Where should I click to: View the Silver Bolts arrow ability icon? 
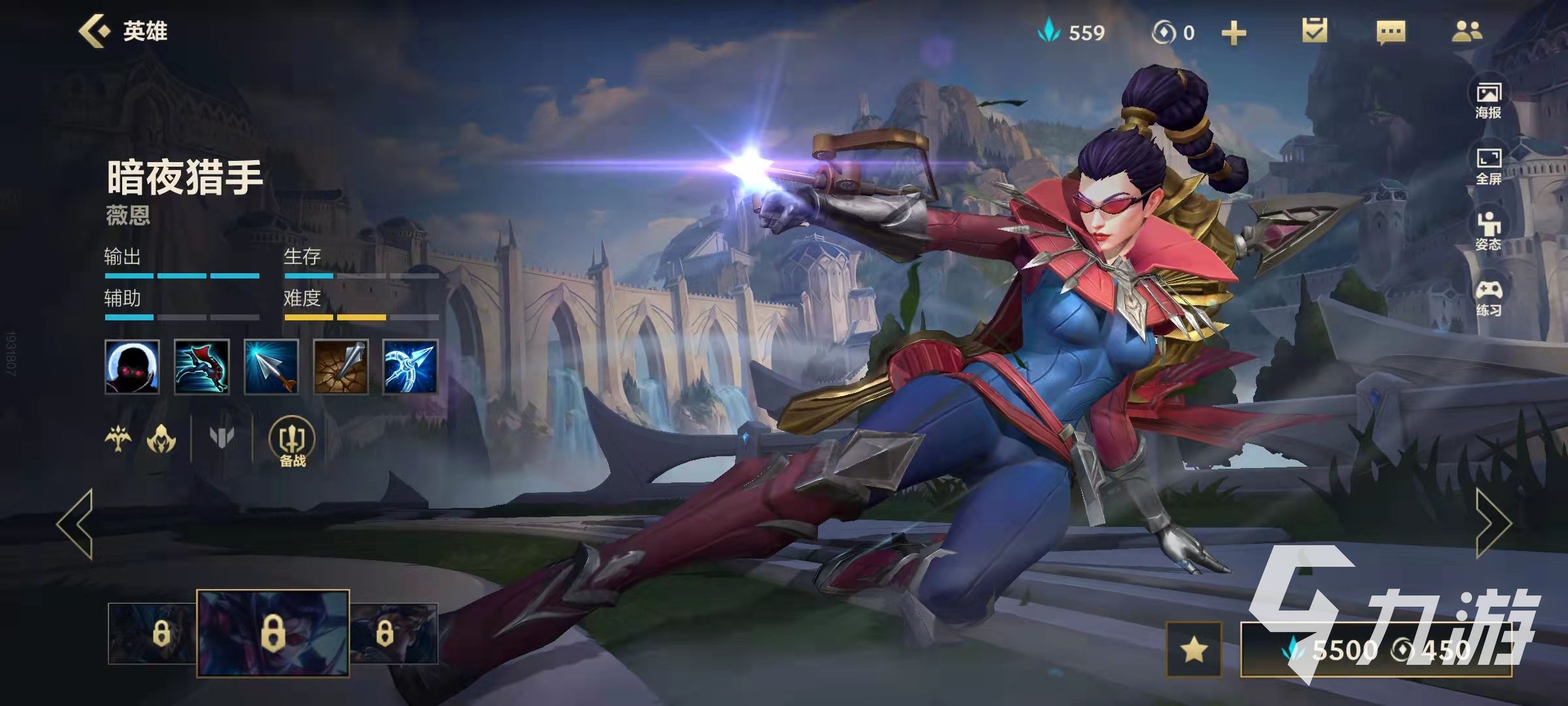(x=271, y=367)
